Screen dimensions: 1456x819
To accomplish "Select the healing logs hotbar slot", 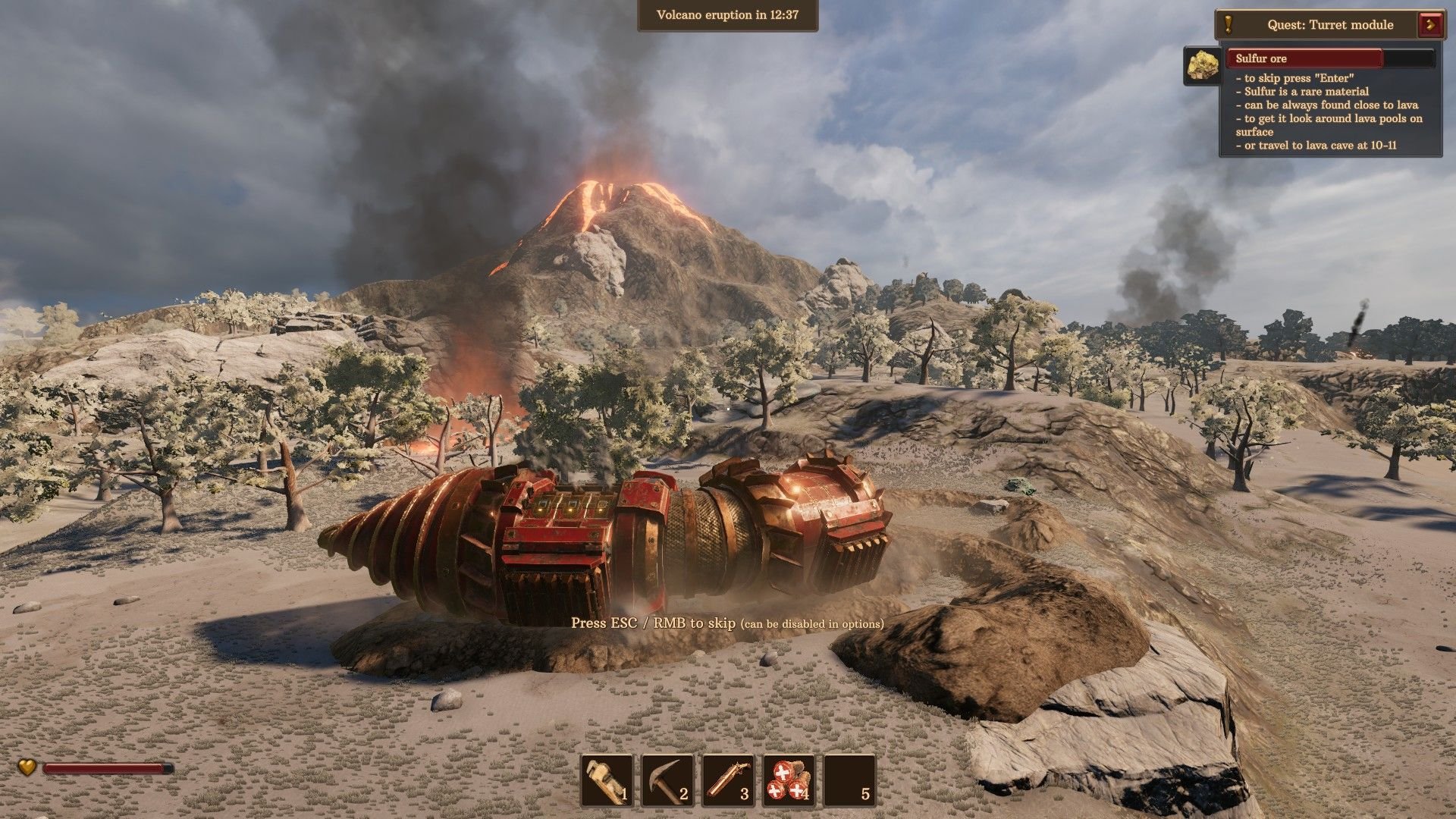I will [789, 780].
